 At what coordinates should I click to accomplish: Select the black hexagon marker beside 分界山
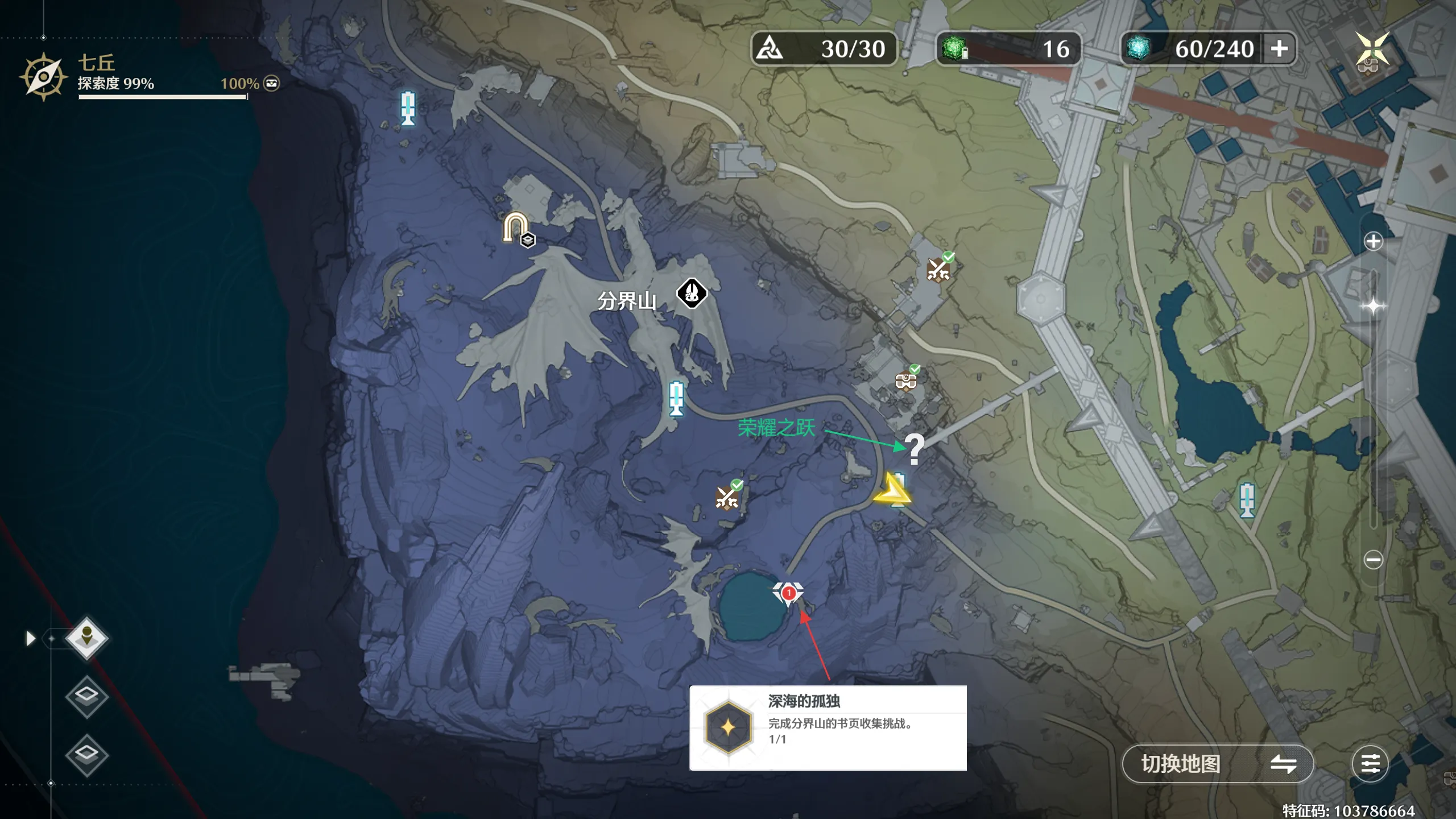pos(692,293)
